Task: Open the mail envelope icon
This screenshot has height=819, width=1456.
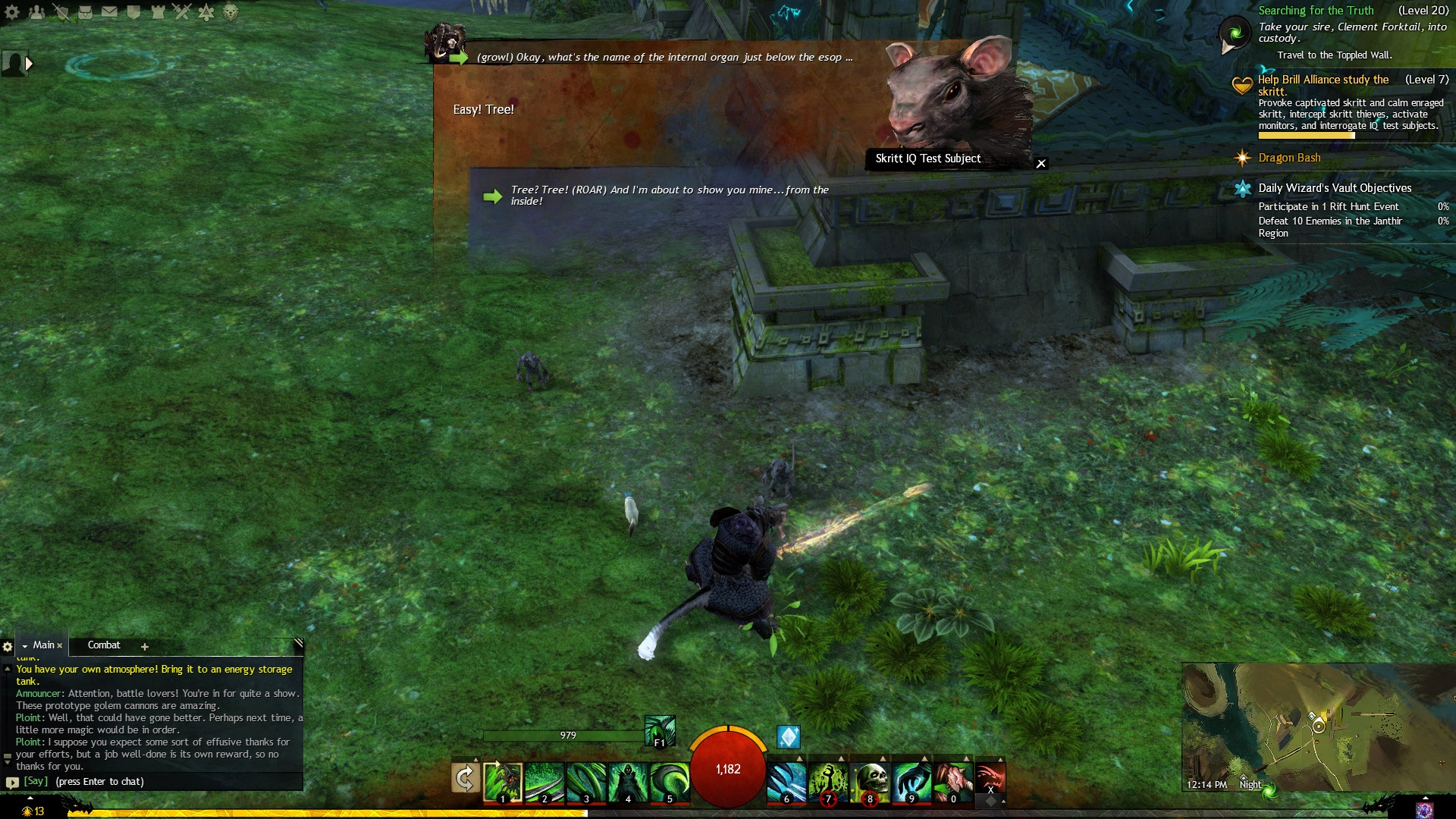Action: coord(109,12)
